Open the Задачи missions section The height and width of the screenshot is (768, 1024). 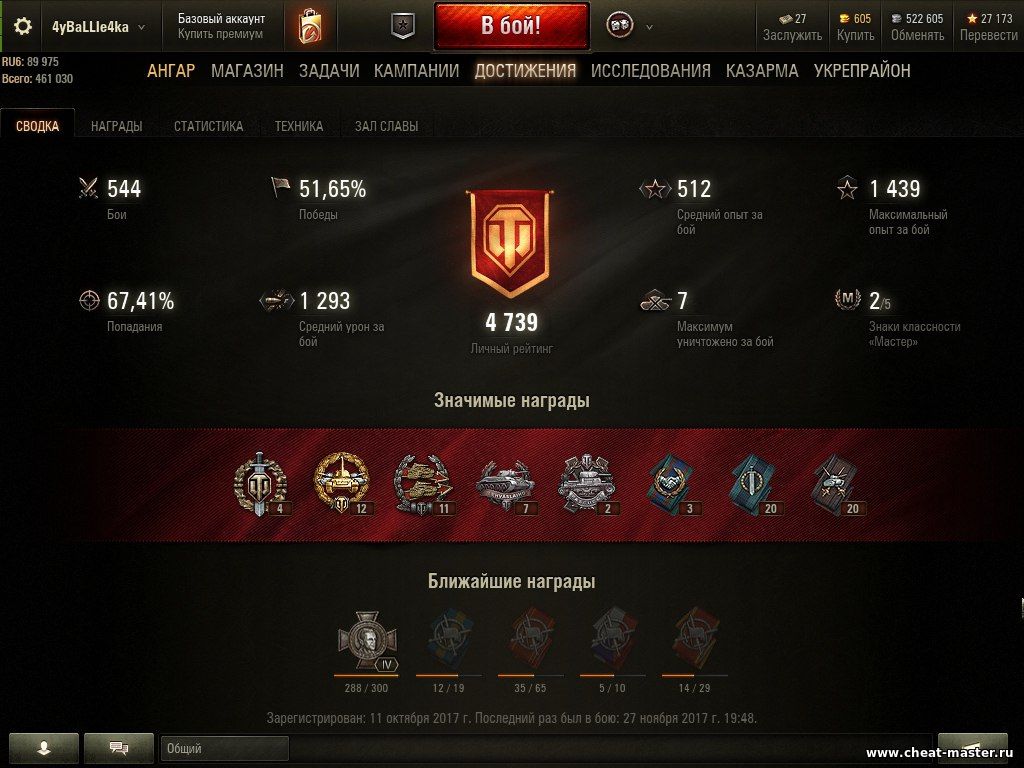[328, 71]
